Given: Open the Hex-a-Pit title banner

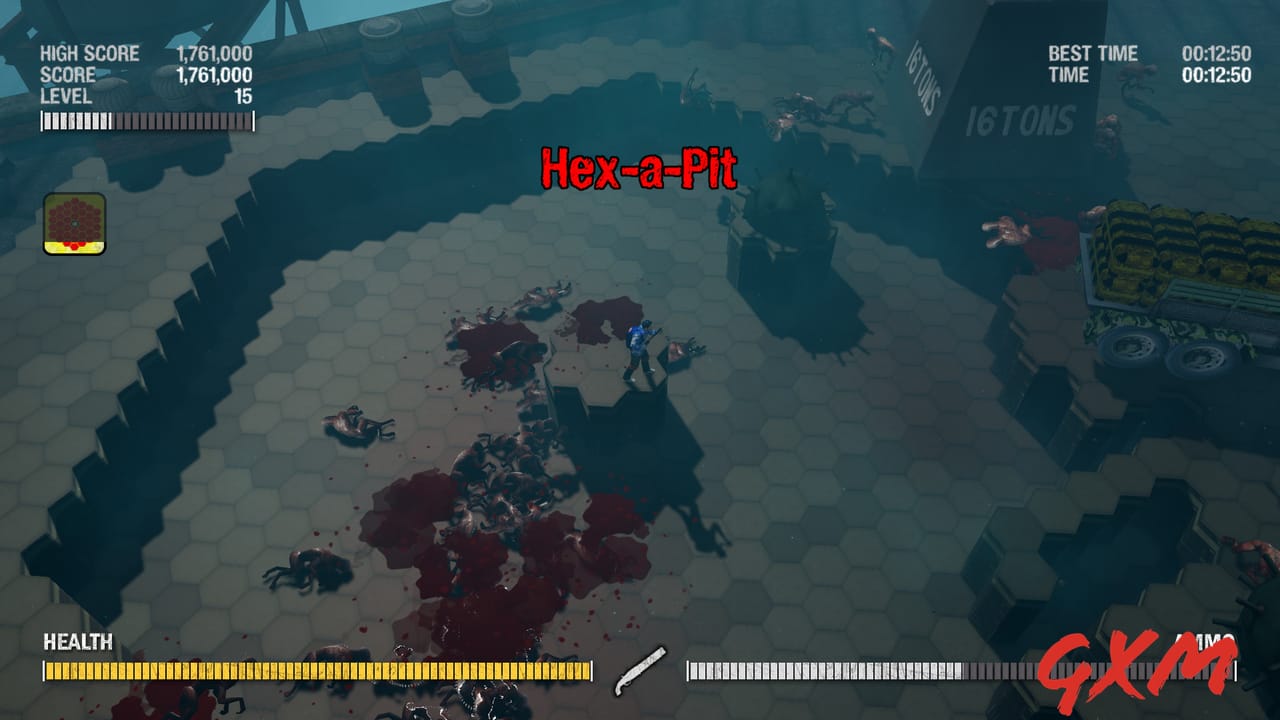Looking at the screenshot, I should click(638, 168).
